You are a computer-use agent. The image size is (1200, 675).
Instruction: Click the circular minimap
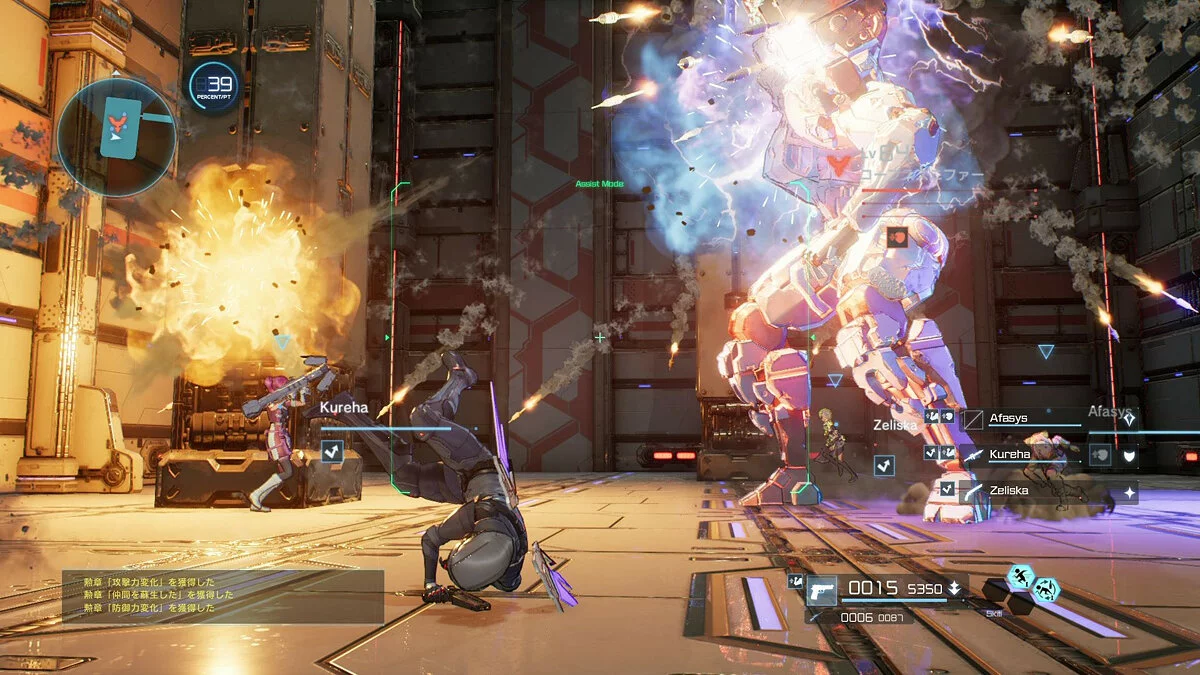click(x=116, y=137)
